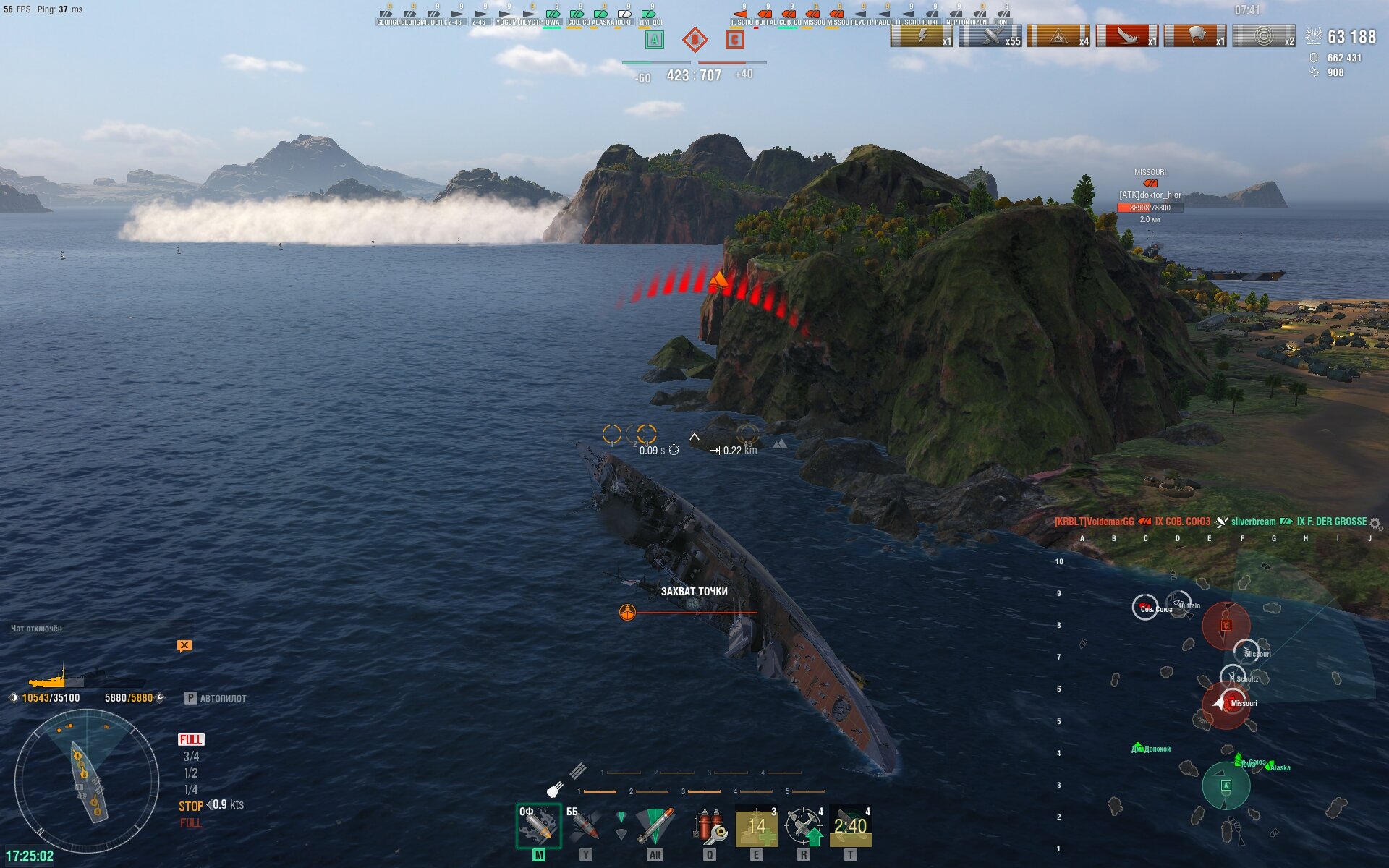Select the Alaska ally marker on minimap
This screenshot has width=1389, height=868.
(x=1279, y=767)
